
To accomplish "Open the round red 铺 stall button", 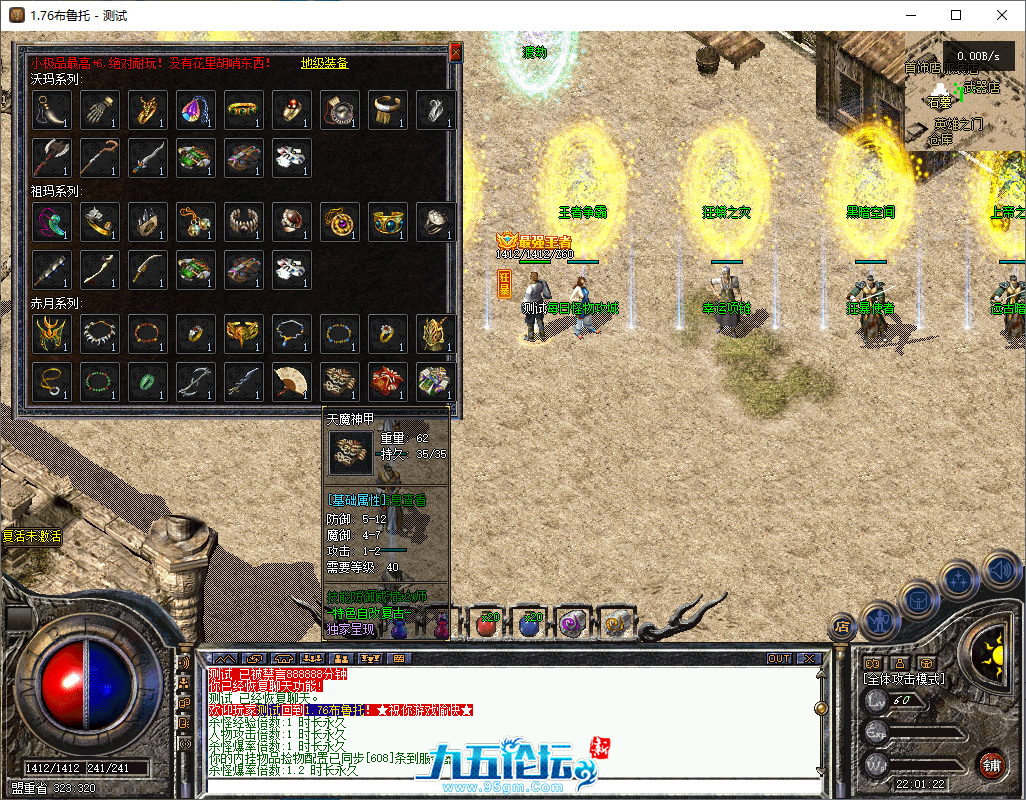I will (x=991, y=763).
